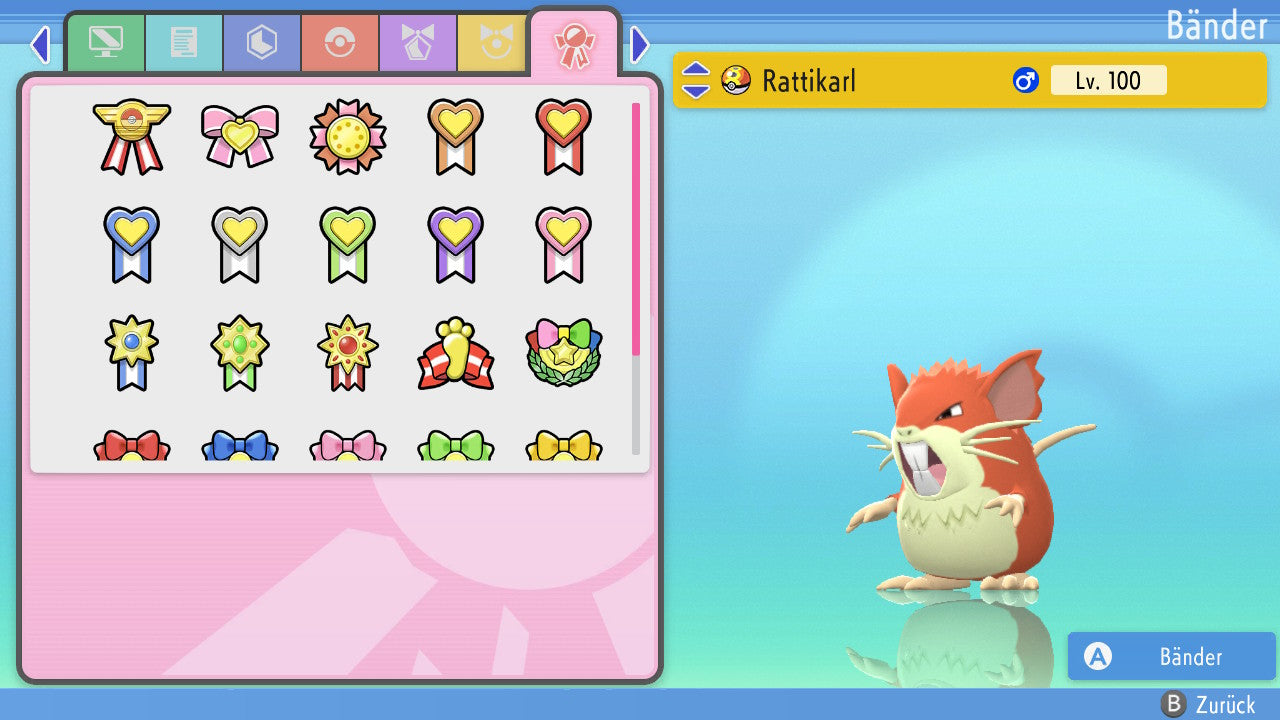The image size is (1280, 720).
Task: Select the pink ribbons tab
Action: 574,45
